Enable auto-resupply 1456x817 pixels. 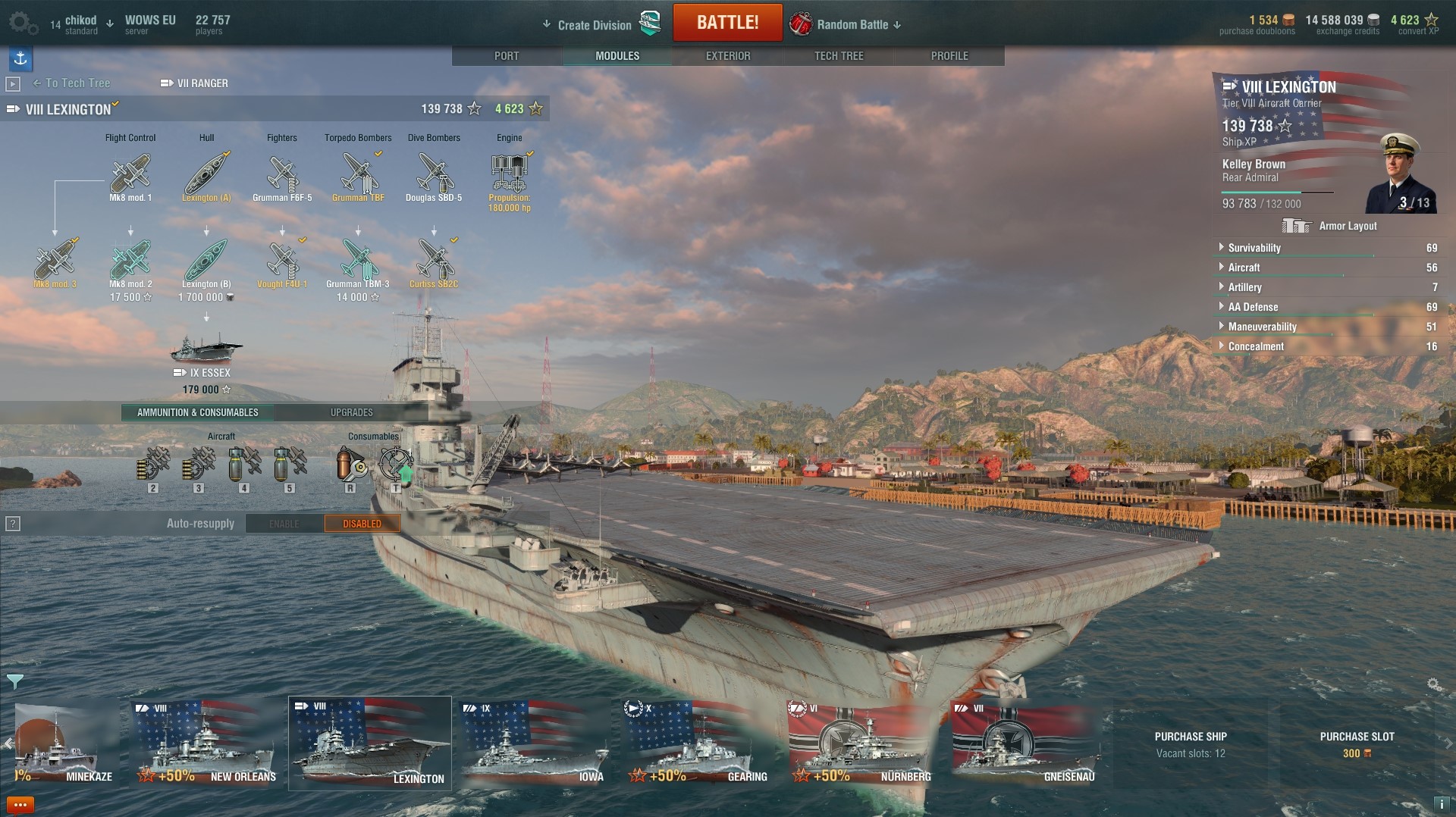pyautogui.click(x=284, y=524)
